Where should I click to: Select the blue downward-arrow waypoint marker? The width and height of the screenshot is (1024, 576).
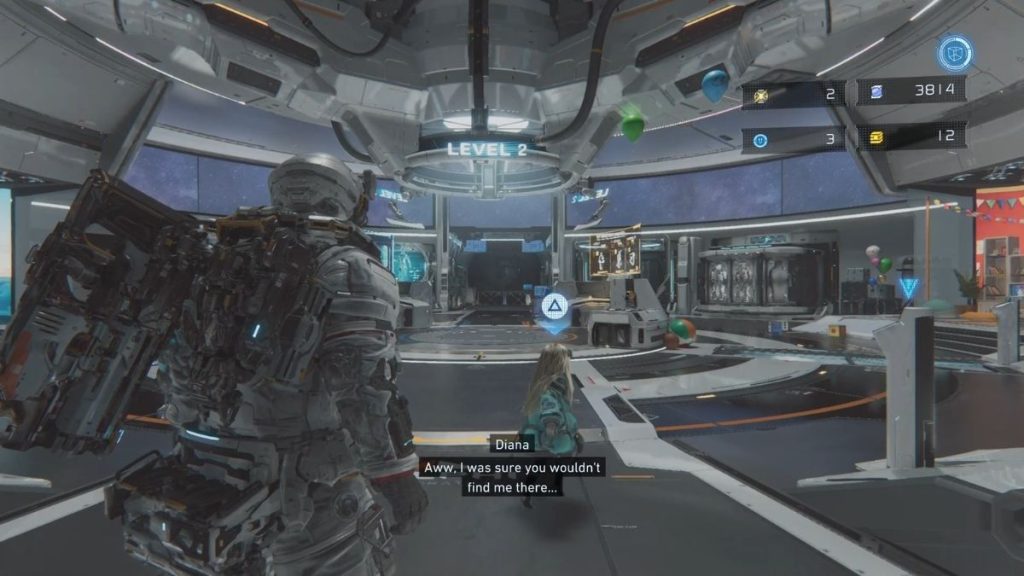[x=908, y=289]
